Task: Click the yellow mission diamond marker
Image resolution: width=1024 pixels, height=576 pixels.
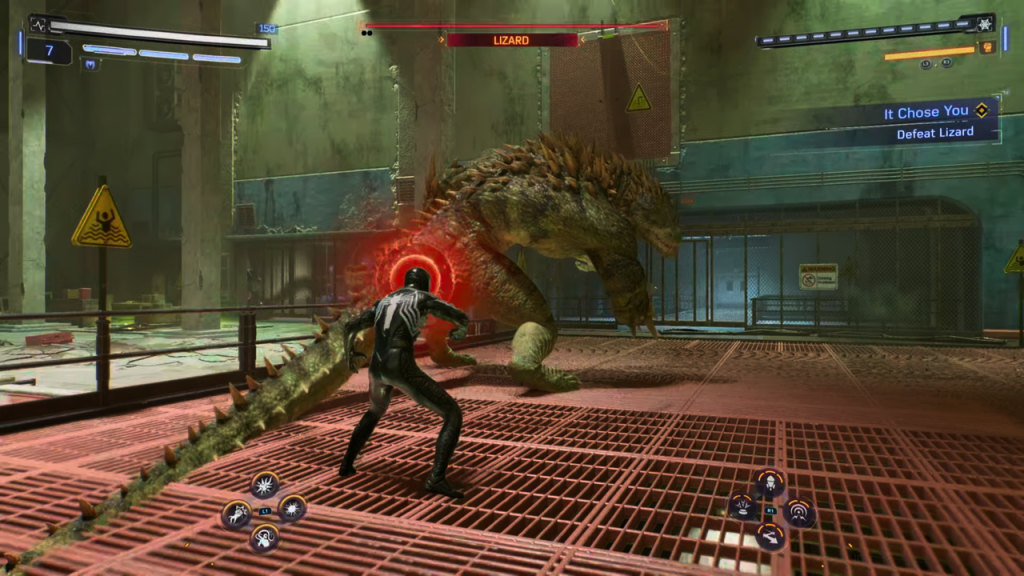Action: 982,112
